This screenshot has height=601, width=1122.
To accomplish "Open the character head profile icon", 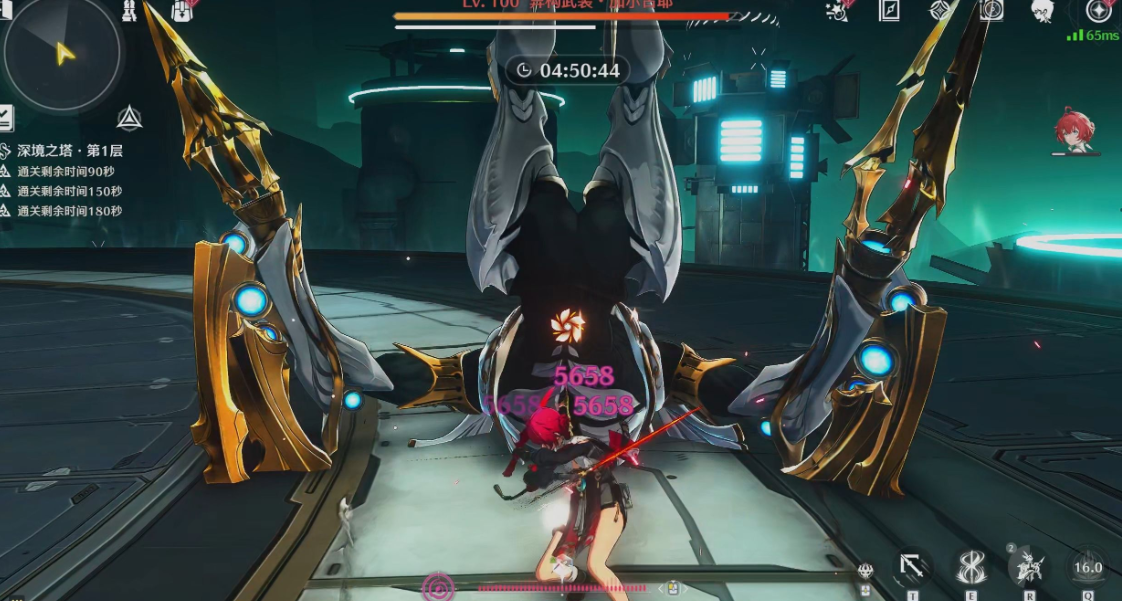I will [x=1042, y=10].
